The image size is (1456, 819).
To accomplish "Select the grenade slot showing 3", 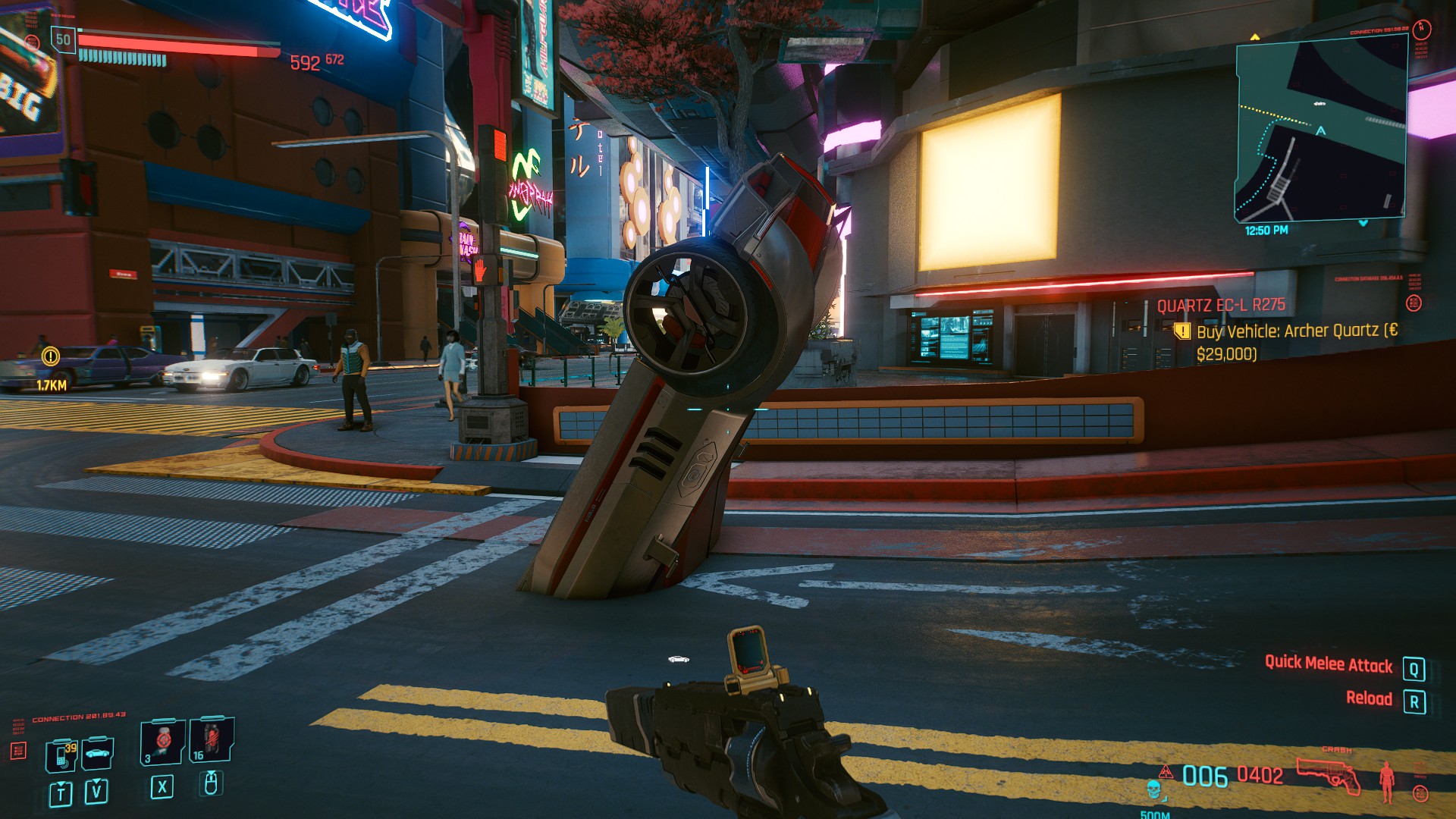I will coord(162,741).
